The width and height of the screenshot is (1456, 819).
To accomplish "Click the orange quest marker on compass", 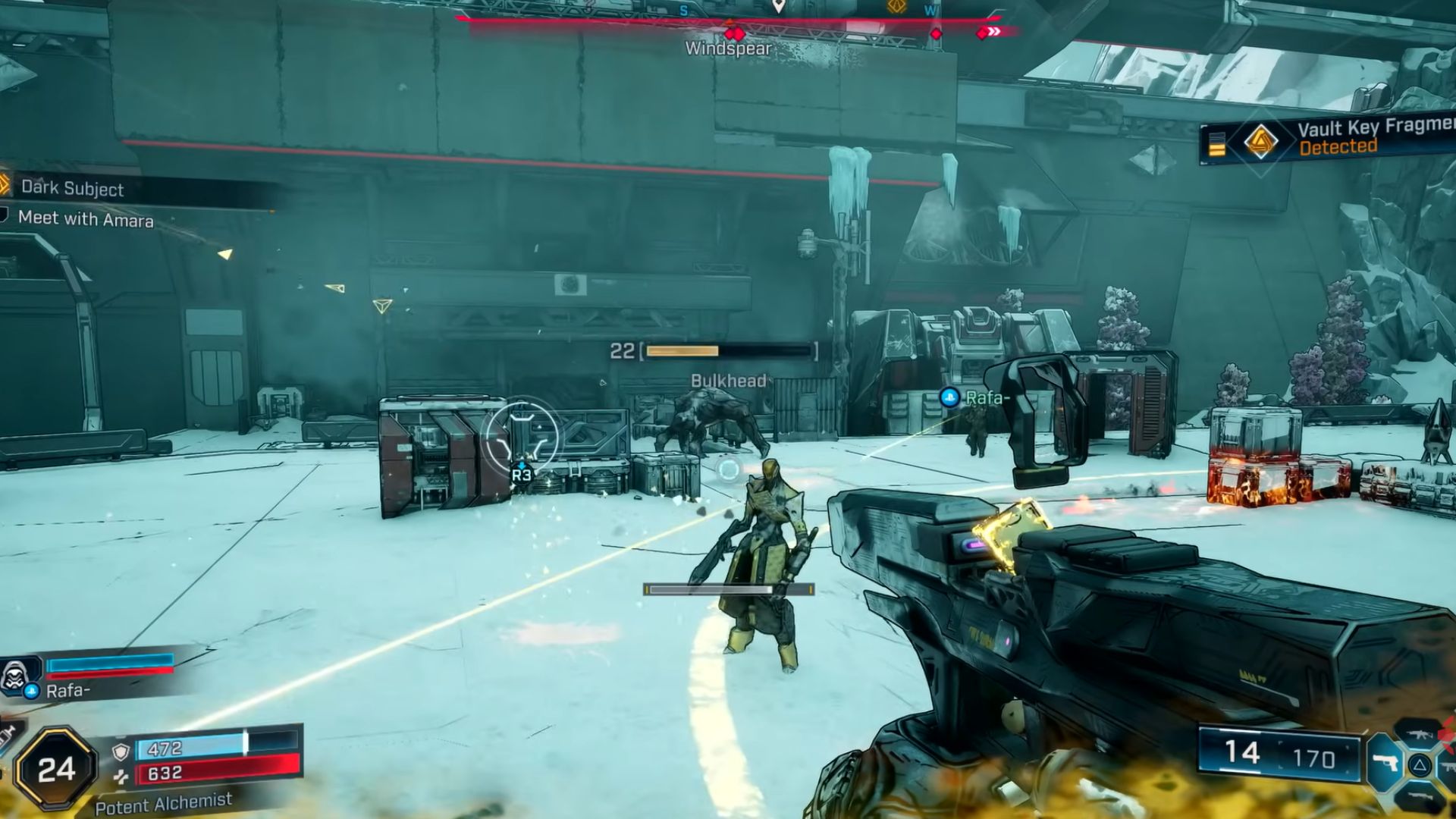I will pos(896,7).
